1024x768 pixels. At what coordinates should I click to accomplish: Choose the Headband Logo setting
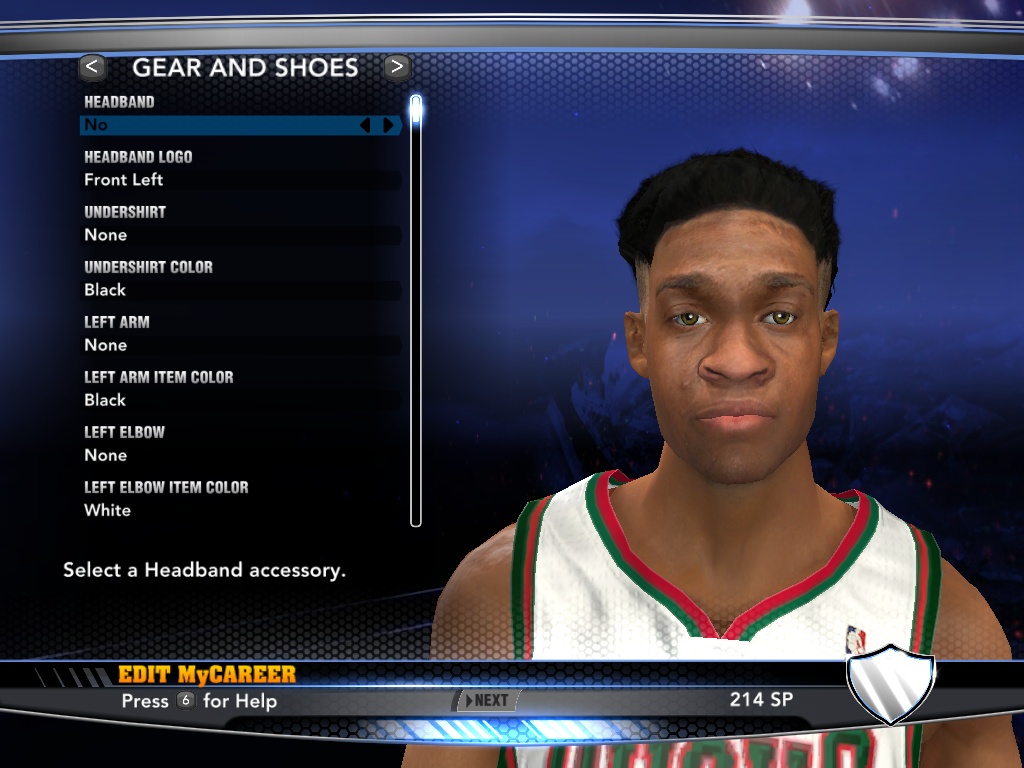click(240, 180)
